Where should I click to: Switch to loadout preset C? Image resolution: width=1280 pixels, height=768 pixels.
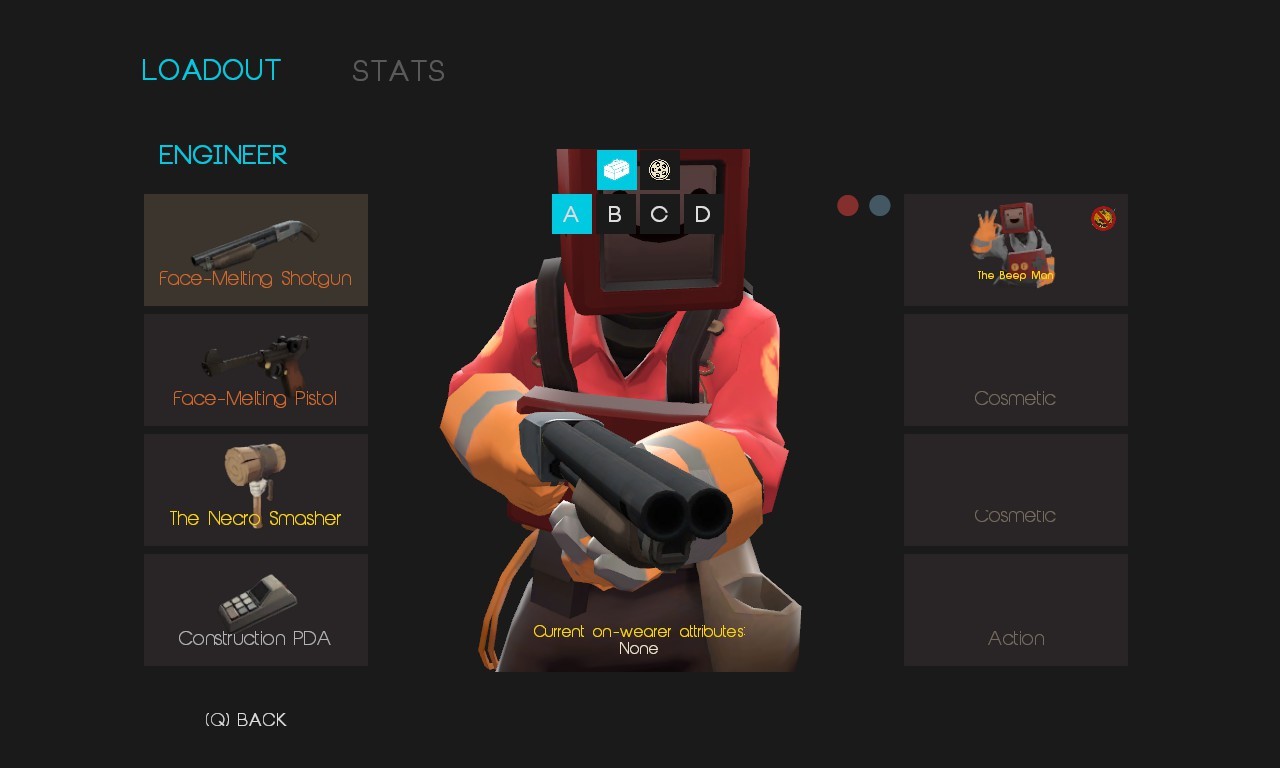coord(659,213)
